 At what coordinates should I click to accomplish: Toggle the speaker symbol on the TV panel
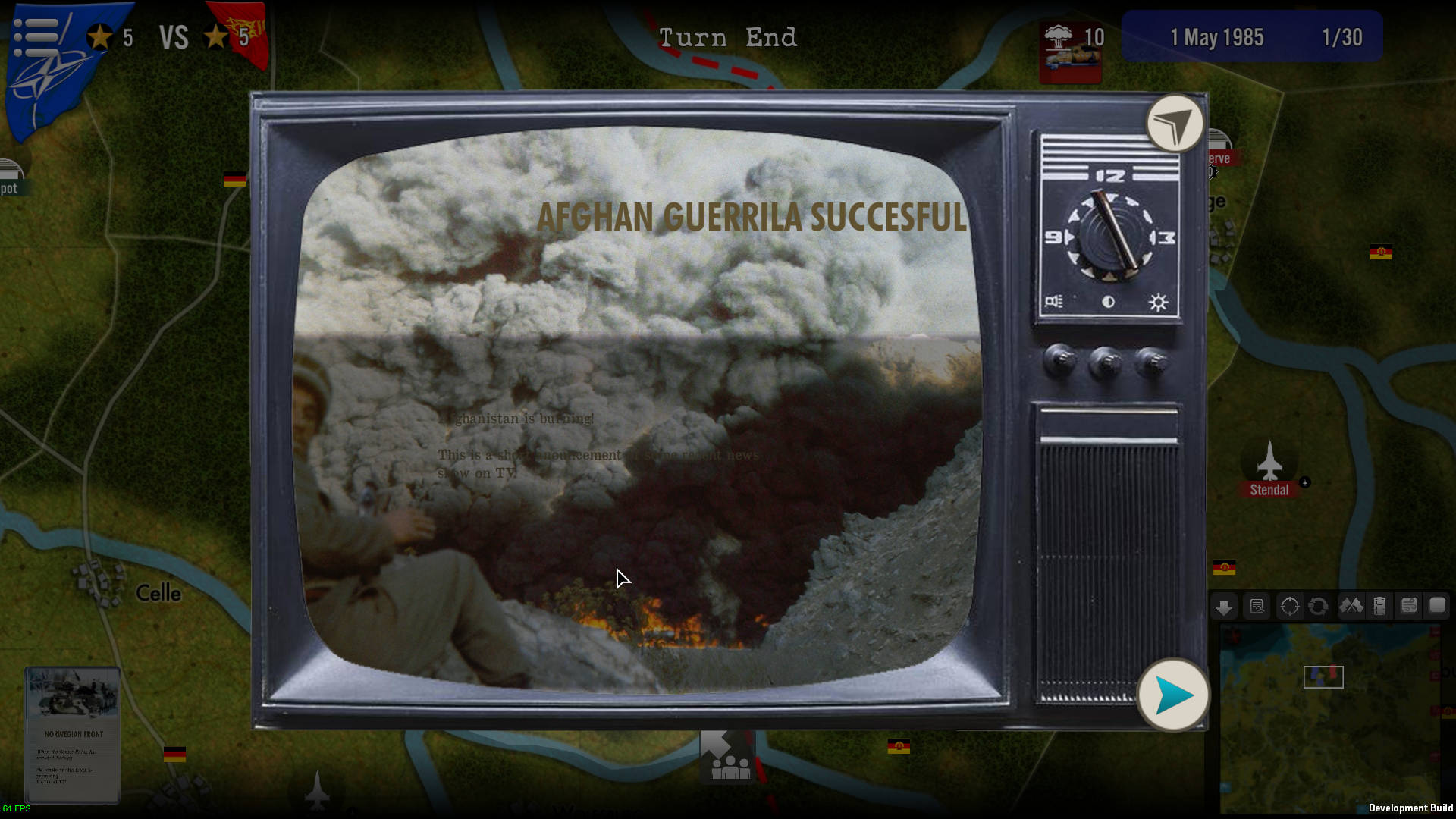click(1053, 302)
